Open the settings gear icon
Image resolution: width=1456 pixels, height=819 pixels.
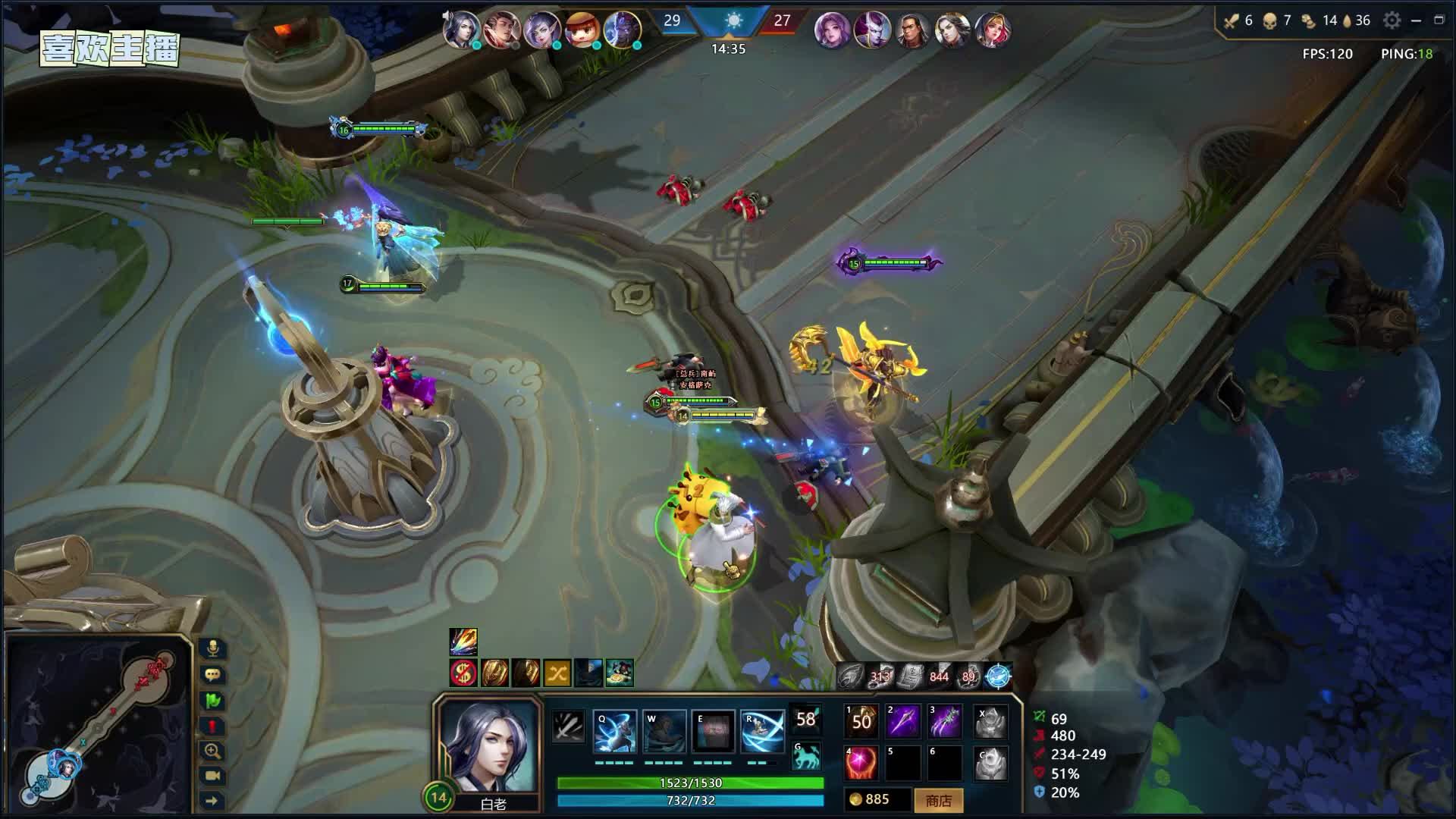[x=1392, y=20]
